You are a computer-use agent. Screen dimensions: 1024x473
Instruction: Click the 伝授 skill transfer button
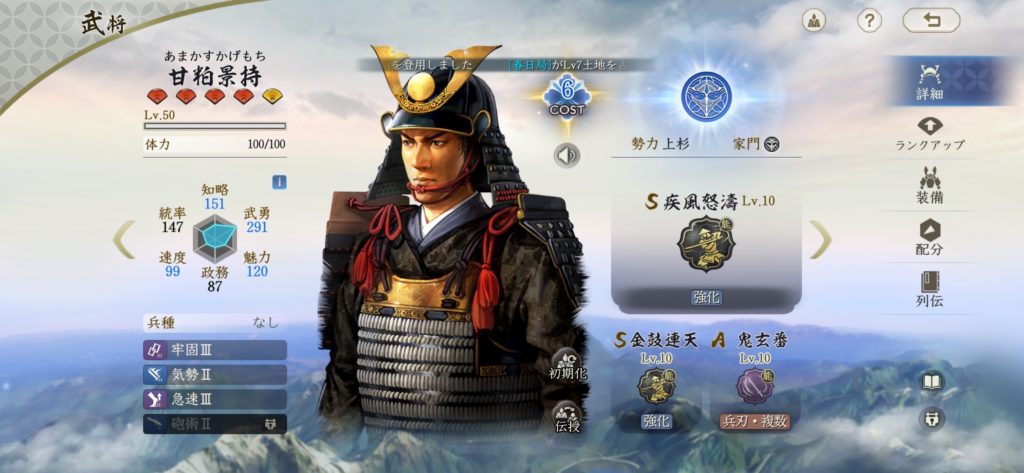[567, 417]
